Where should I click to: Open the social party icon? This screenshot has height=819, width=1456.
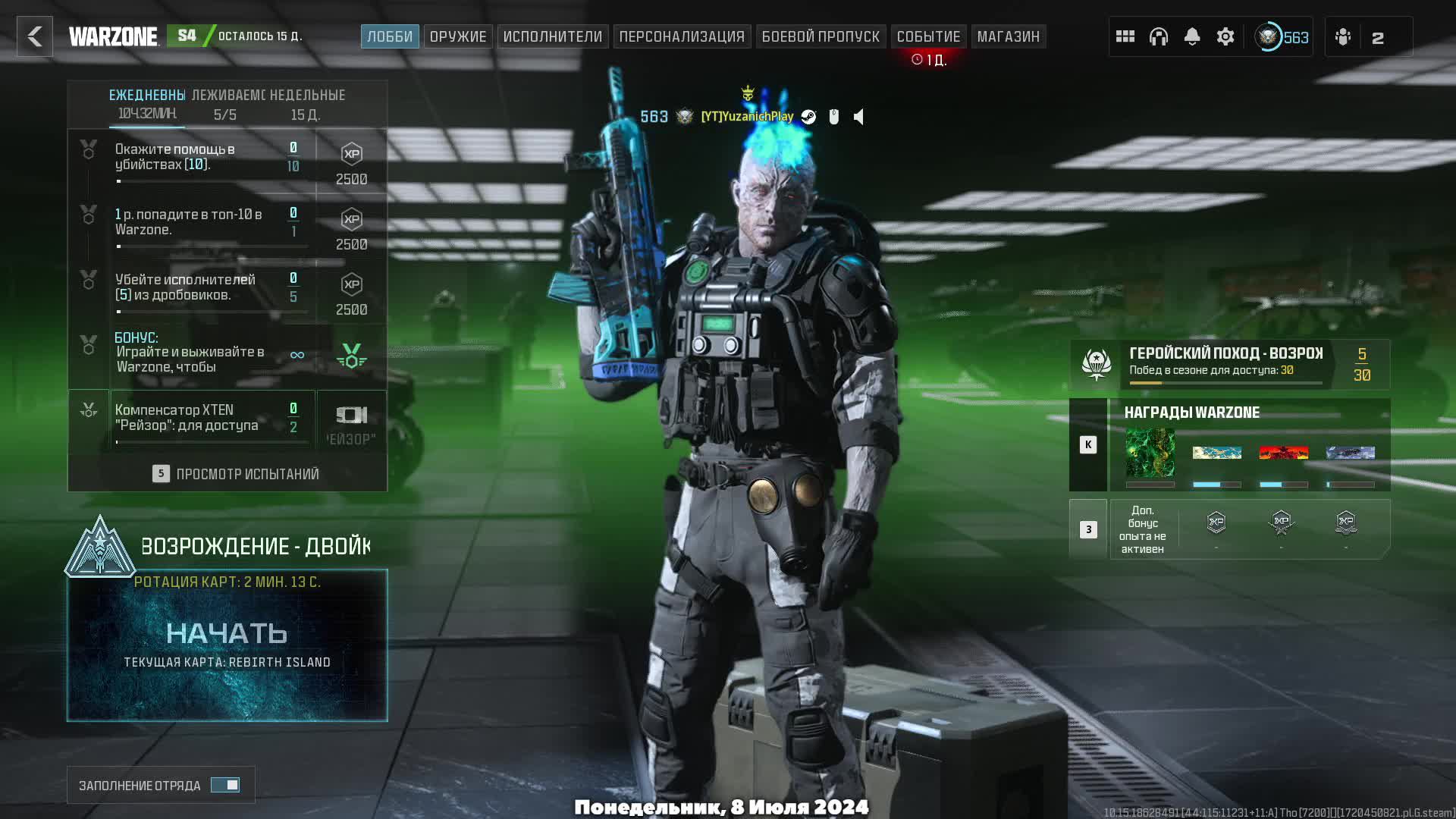1343,36
